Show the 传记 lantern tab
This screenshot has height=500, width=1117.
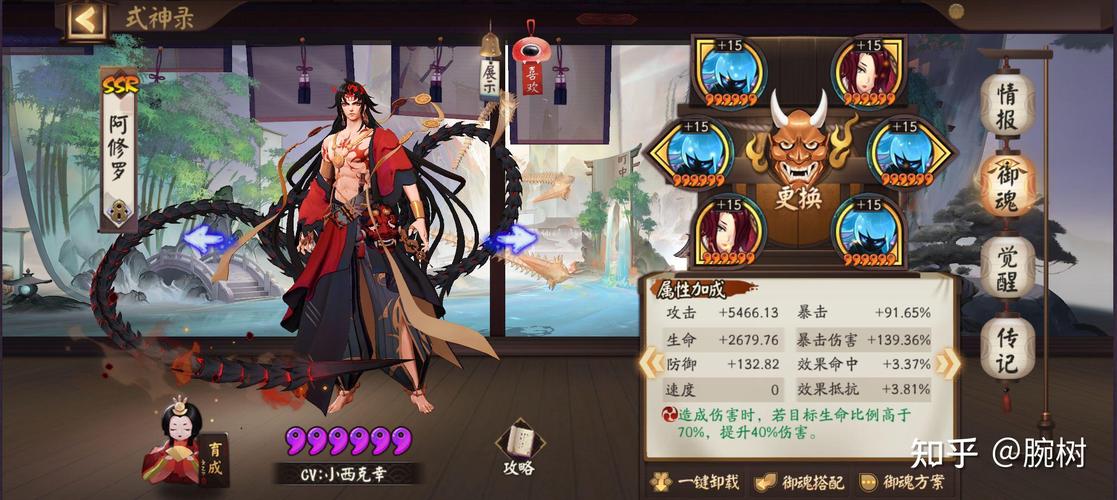[1007, 347]
